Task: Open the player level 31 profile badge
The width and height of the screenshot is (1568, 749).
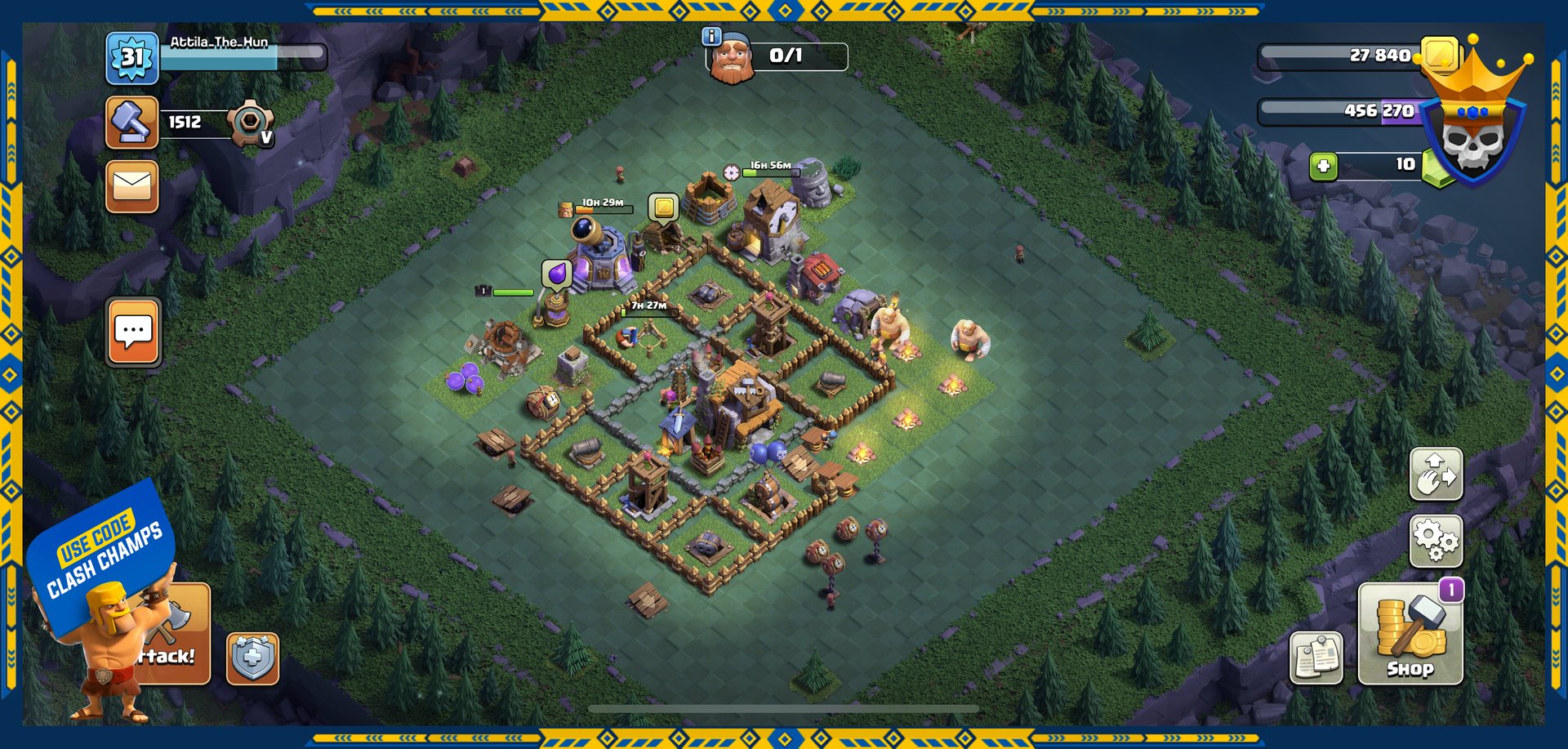Action: [131, 58]
